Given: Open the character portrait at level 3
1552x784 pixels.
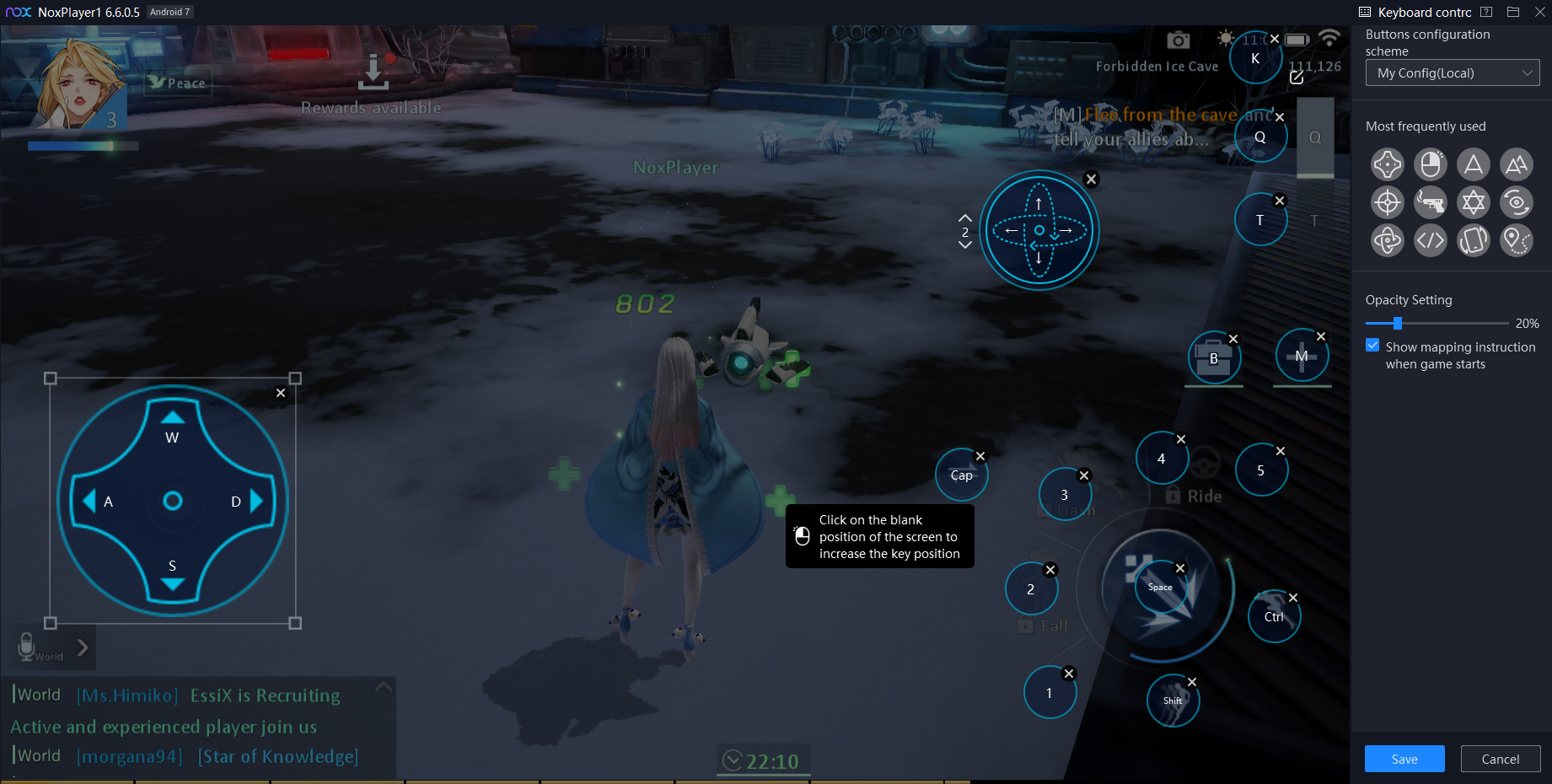Looking at the screenshot, I should [x=78, y=84].
